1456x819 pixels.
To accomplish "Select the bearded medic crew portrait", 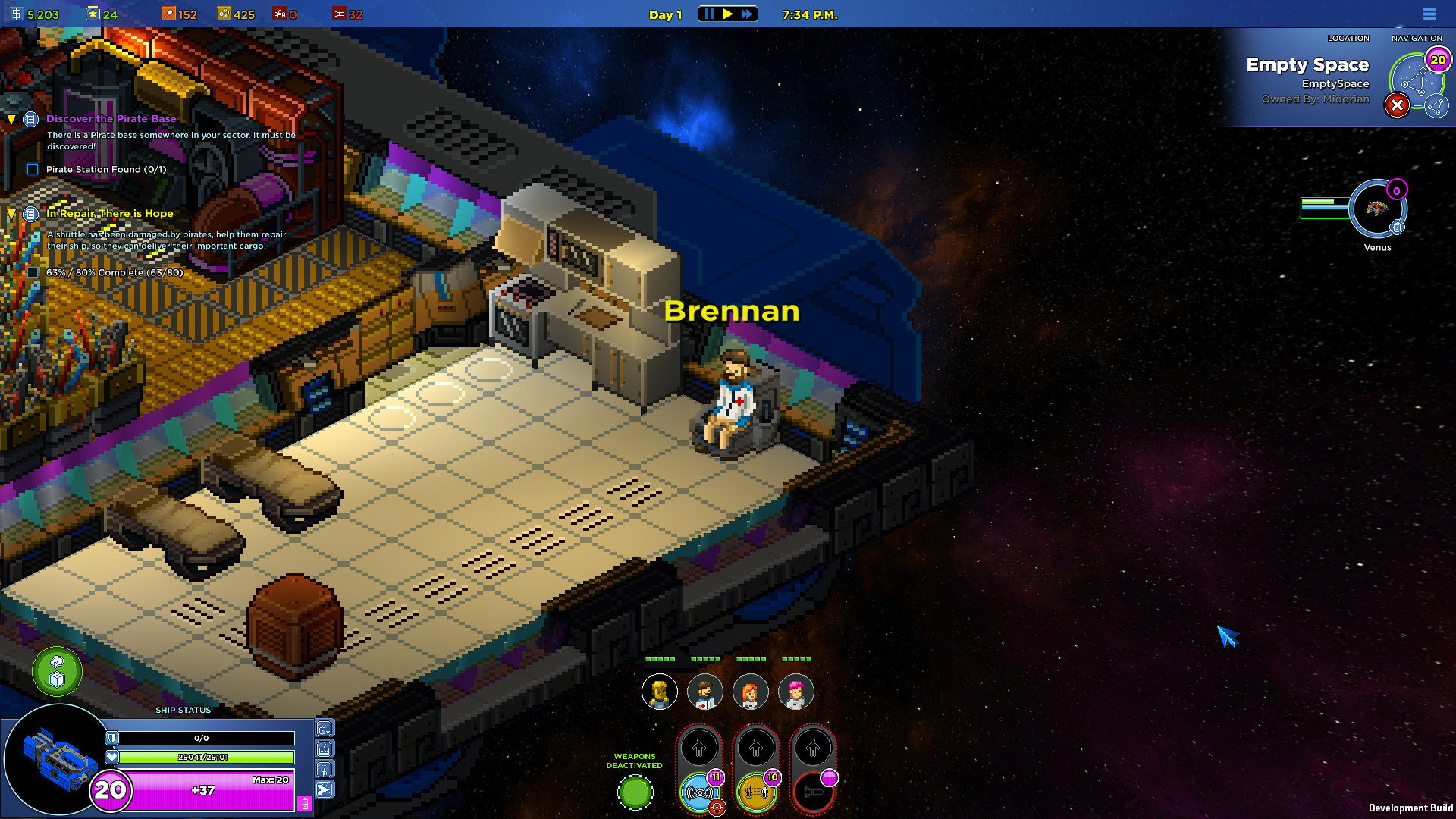I will pos(704,692).
